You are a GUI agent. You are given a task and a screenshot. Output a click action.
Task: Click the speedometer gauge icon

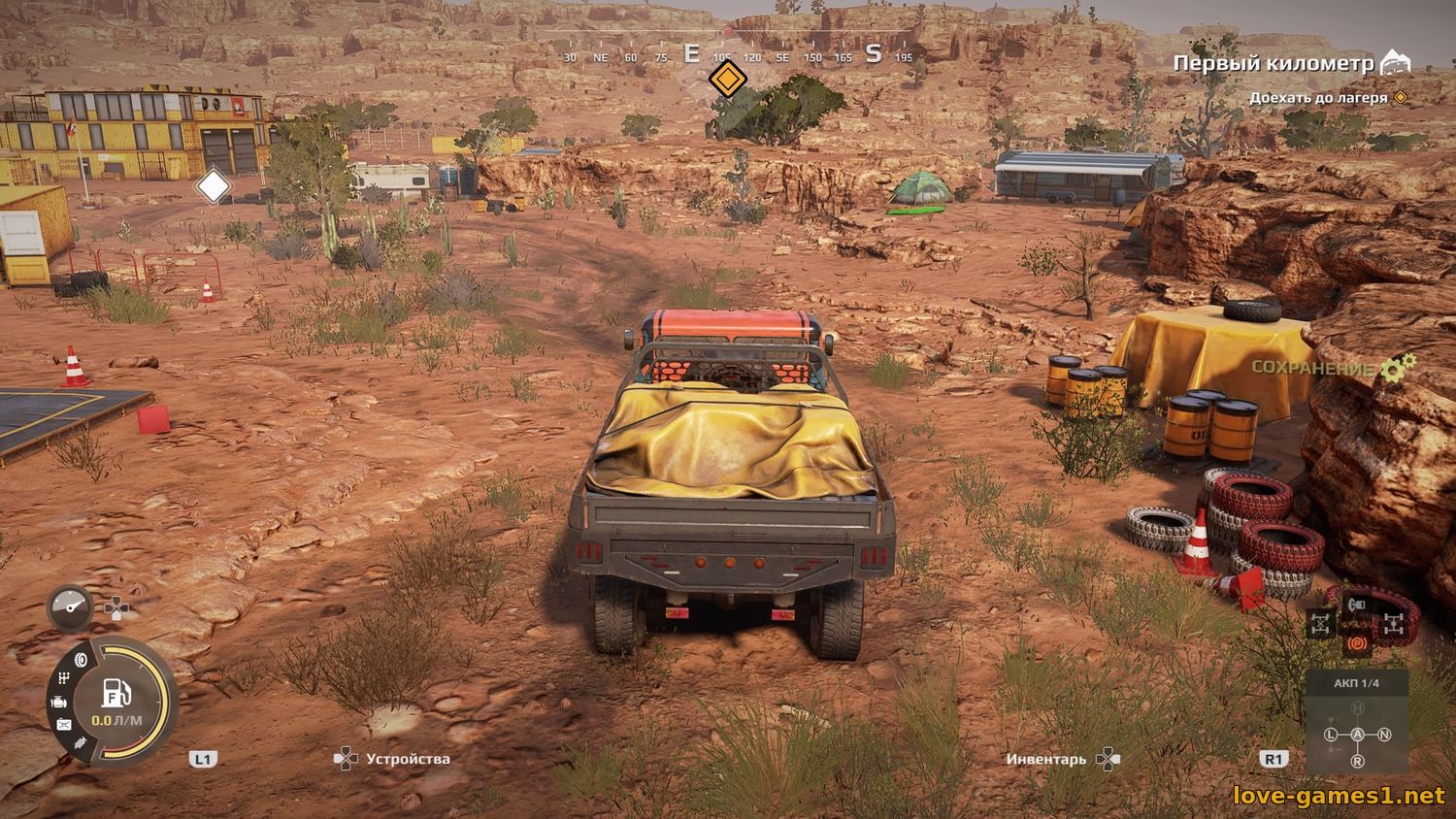point(69,607)
